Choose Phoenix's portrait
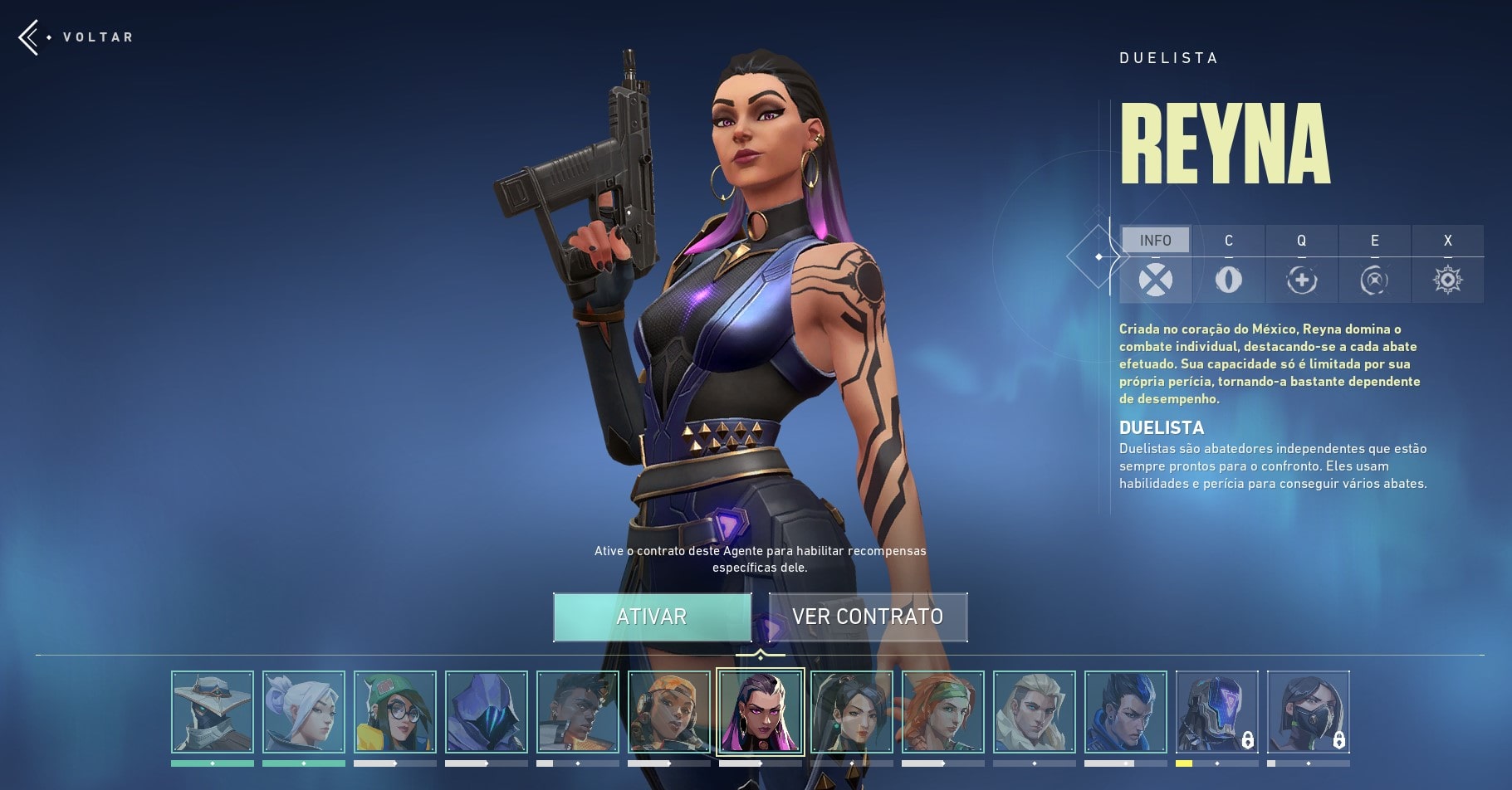This screenshot has width=1512, height=790. pyautogui.click(x=578, y=712)
